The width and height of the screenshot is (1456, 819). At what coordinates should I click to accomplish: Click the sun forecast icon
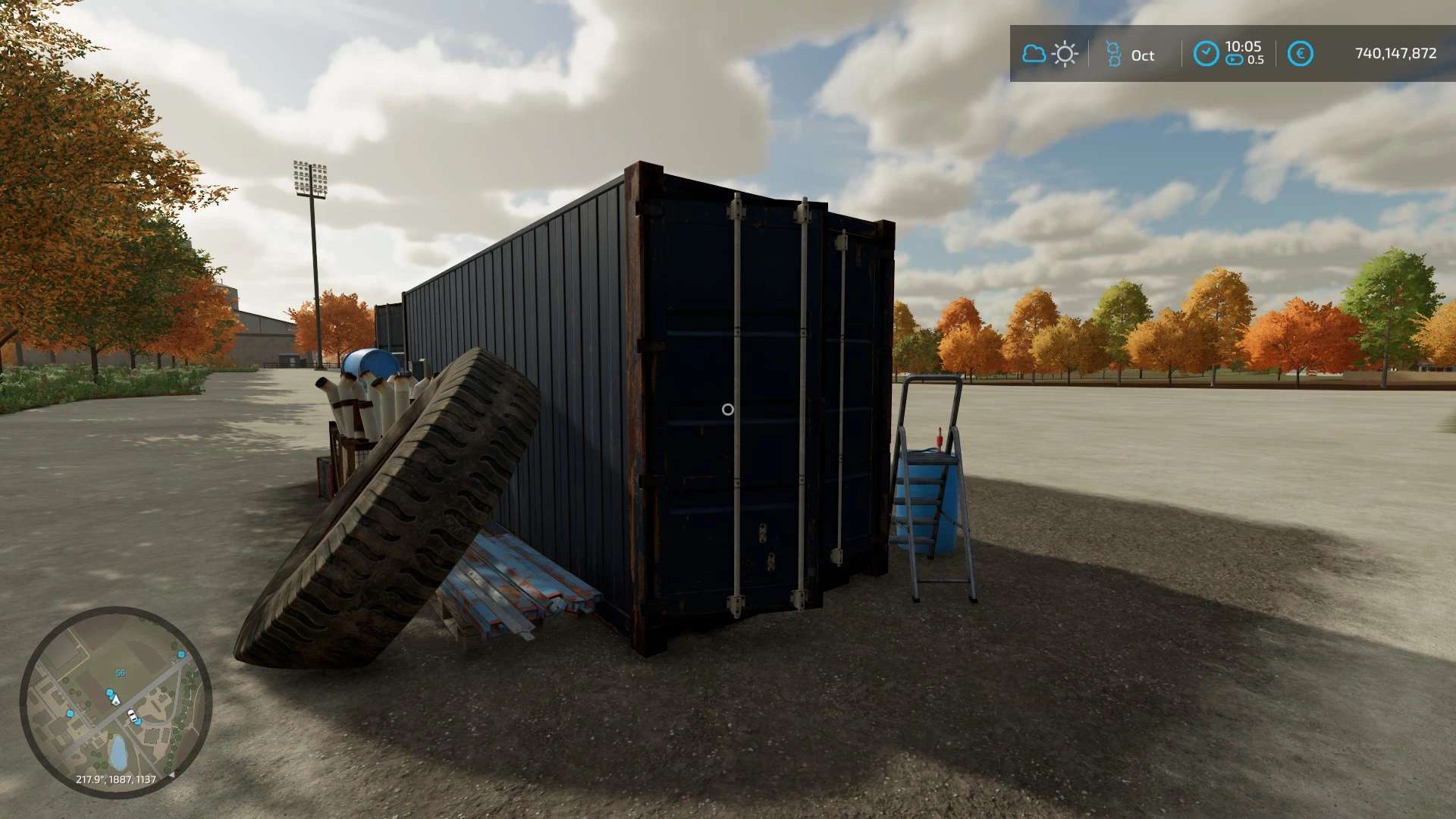click(1065, 54)
